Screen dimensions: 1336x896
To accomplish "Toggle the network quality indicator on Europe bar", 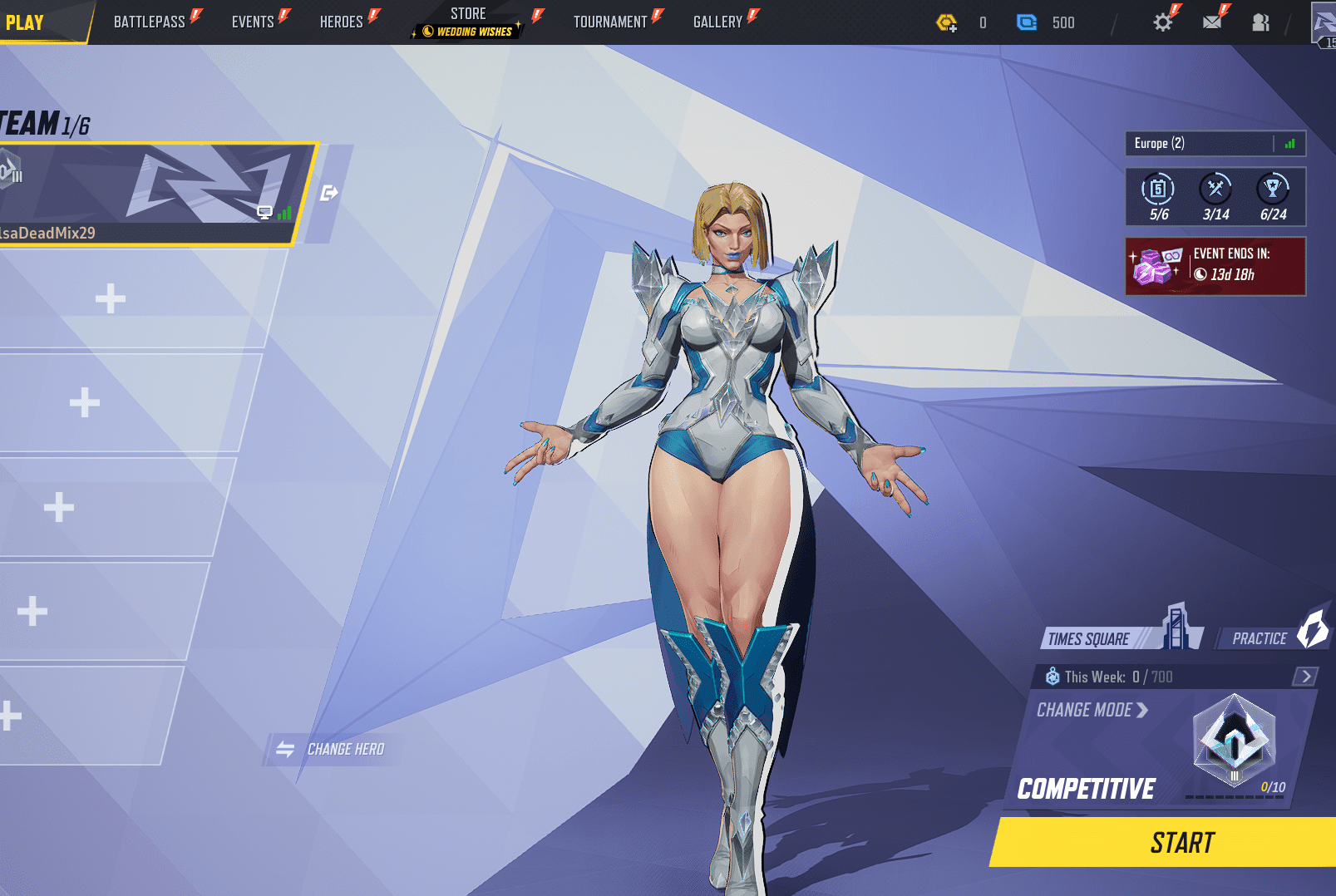I will coord(1290,143).
